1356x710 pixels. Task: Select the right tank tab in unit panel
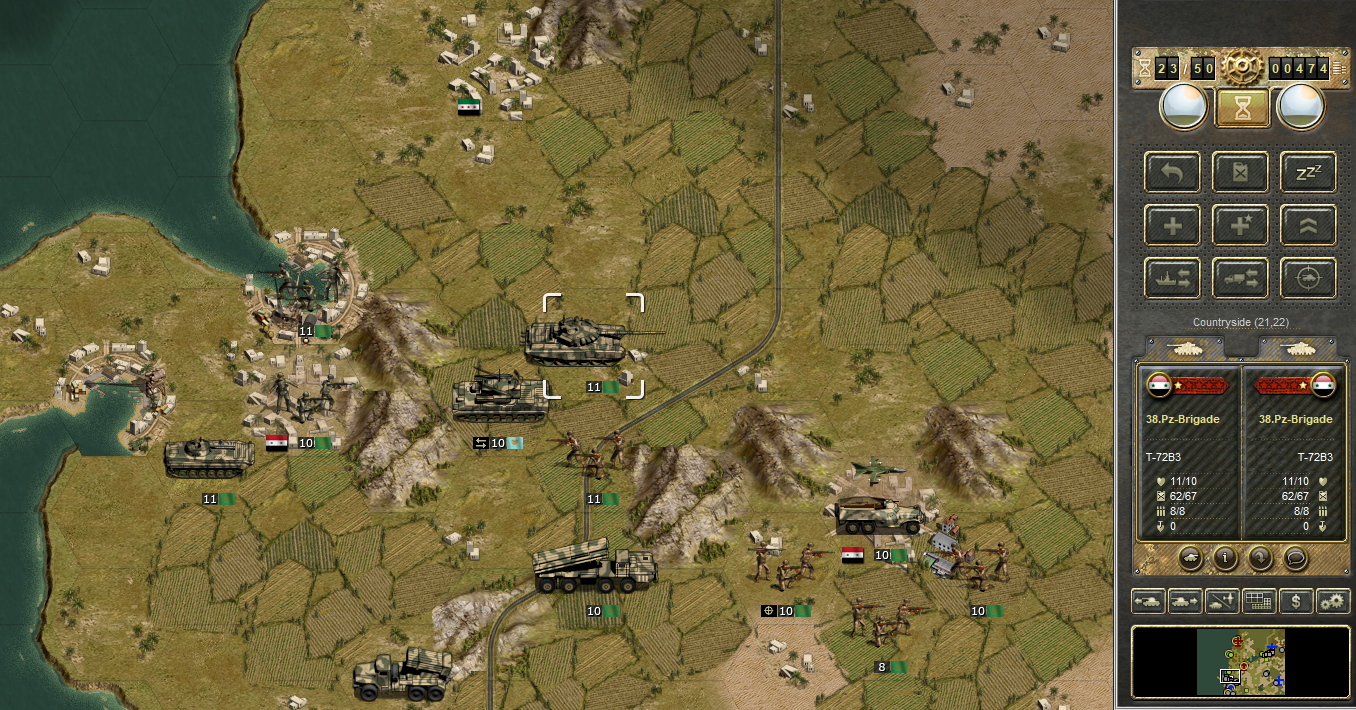point(1296,347)
